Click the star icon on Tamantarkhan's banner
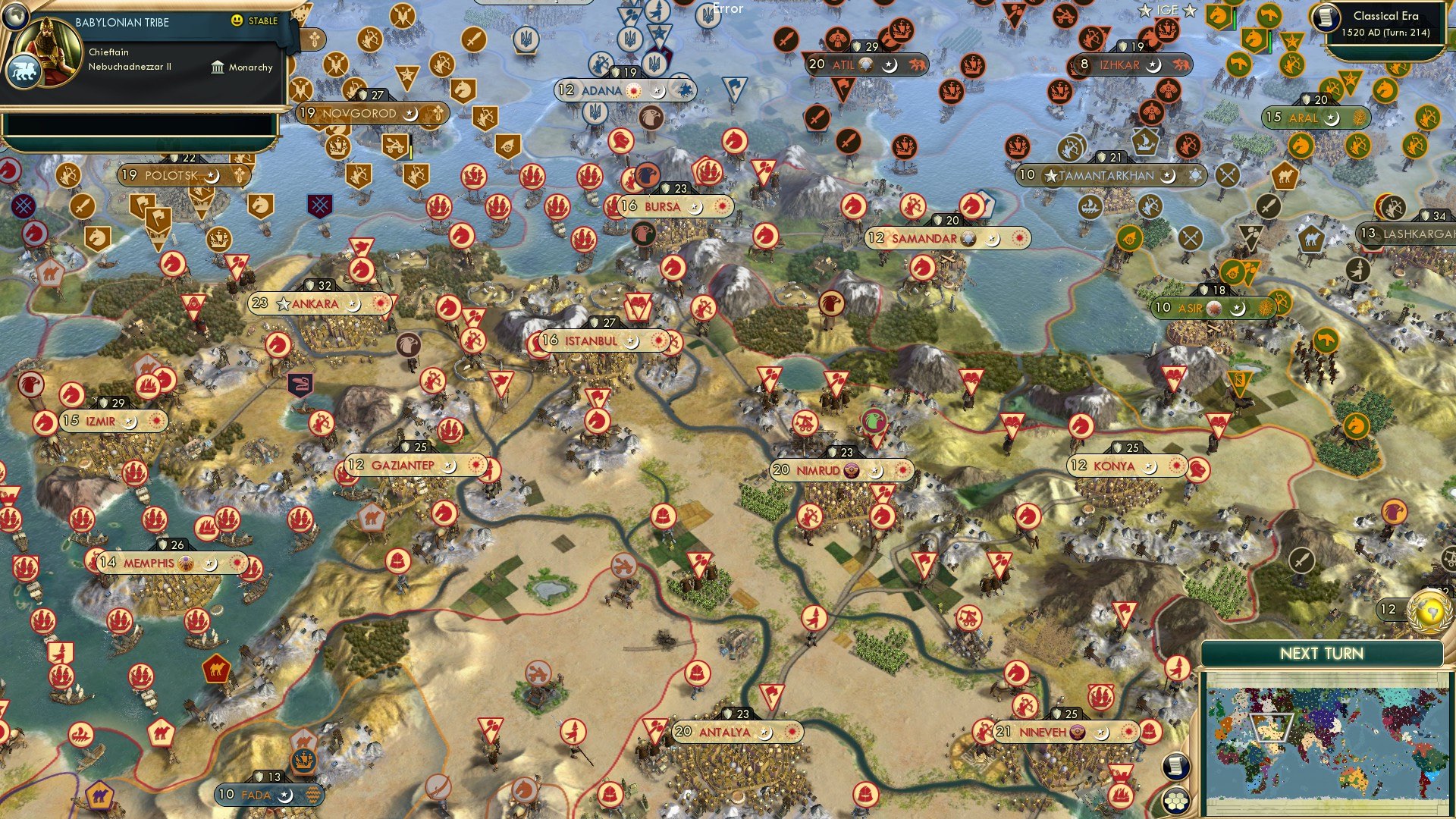Viewport: 1456px width, 819px height. (1051, 175)
